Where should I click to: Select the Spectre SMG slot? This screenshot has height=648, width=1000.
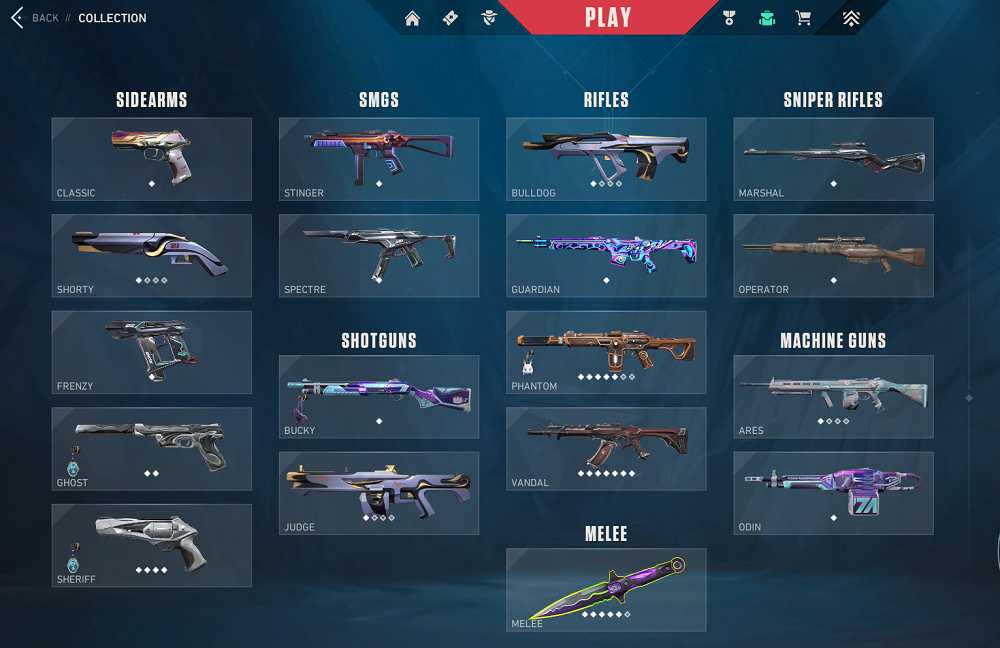(379, 256)
